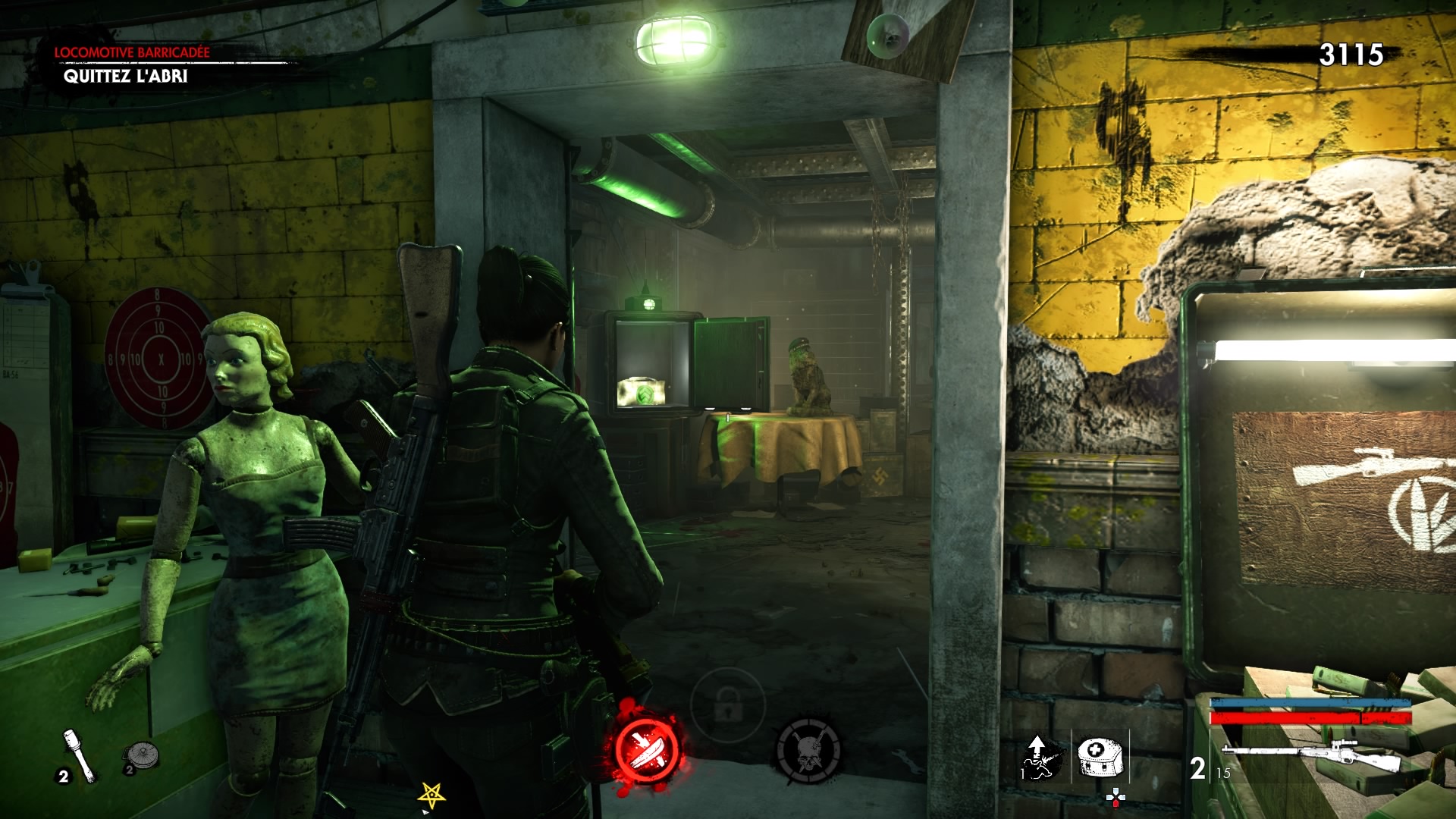This screenshot has width=1456, height=819.
Task: Select the stick grenade icon
Action: [x=80, y=755]
